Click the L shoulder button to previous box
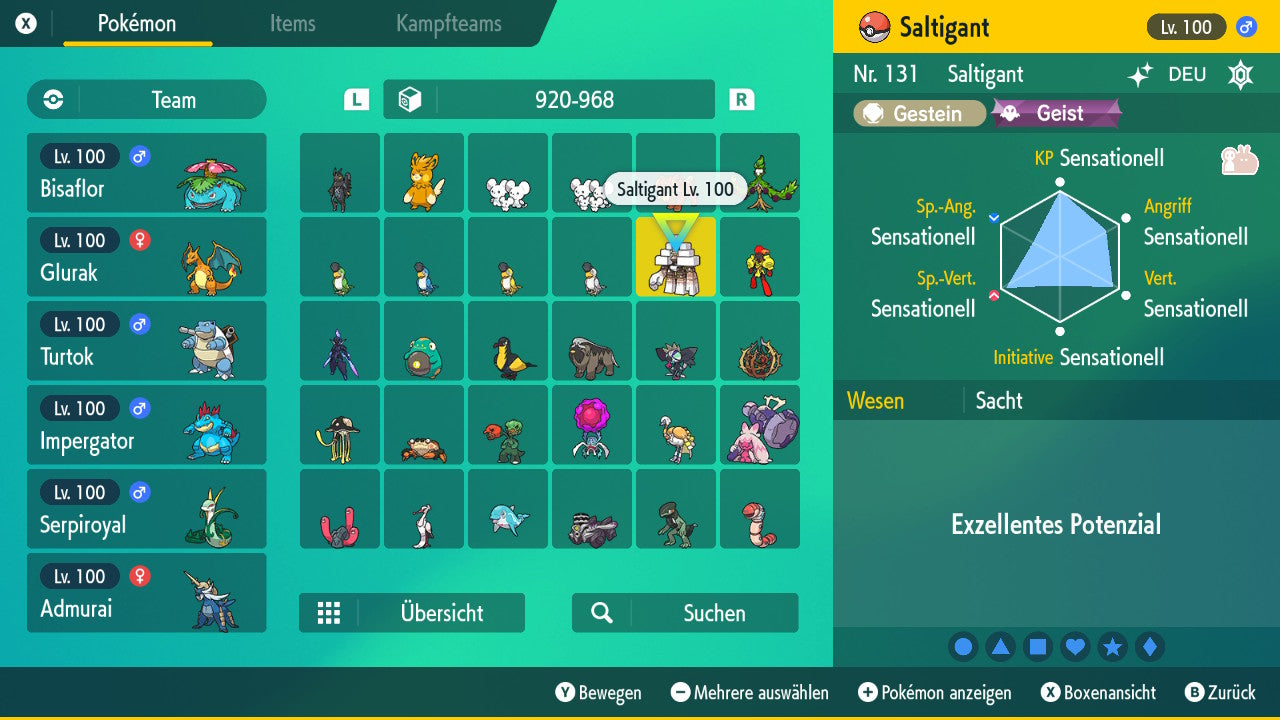The image size is (1280, 720). (x=353, y=99)
